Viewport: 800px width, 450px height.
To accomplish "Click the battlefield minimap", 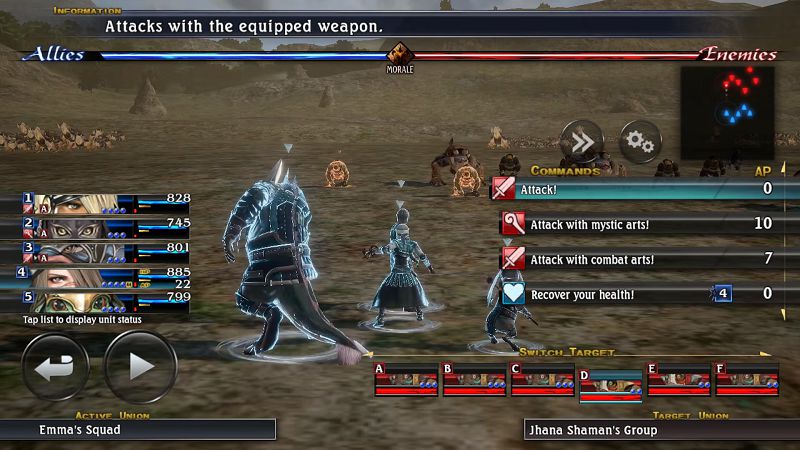I will tap(735, 108).
